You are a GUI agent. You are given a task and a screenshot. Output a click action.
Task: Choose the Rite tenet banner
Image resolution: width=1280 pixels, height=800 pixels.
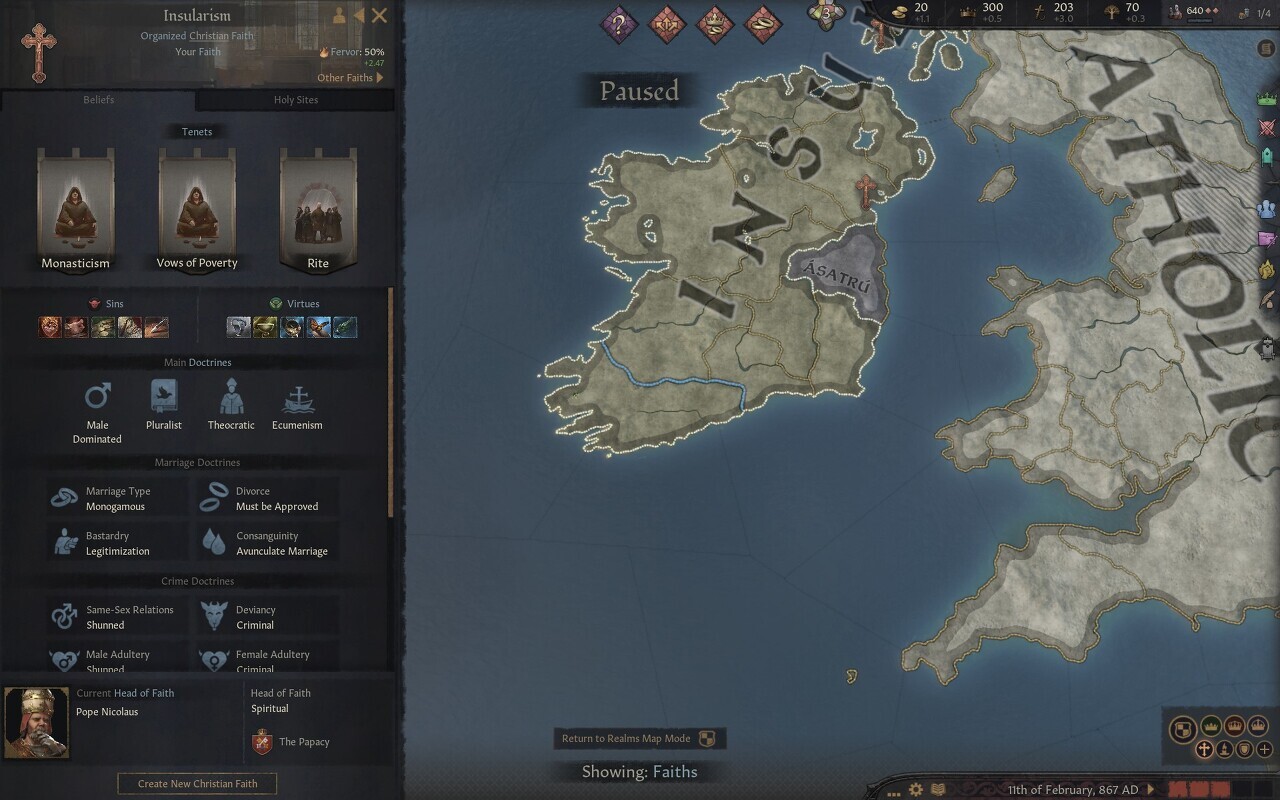pyautogui.click(x=318, y=210)
